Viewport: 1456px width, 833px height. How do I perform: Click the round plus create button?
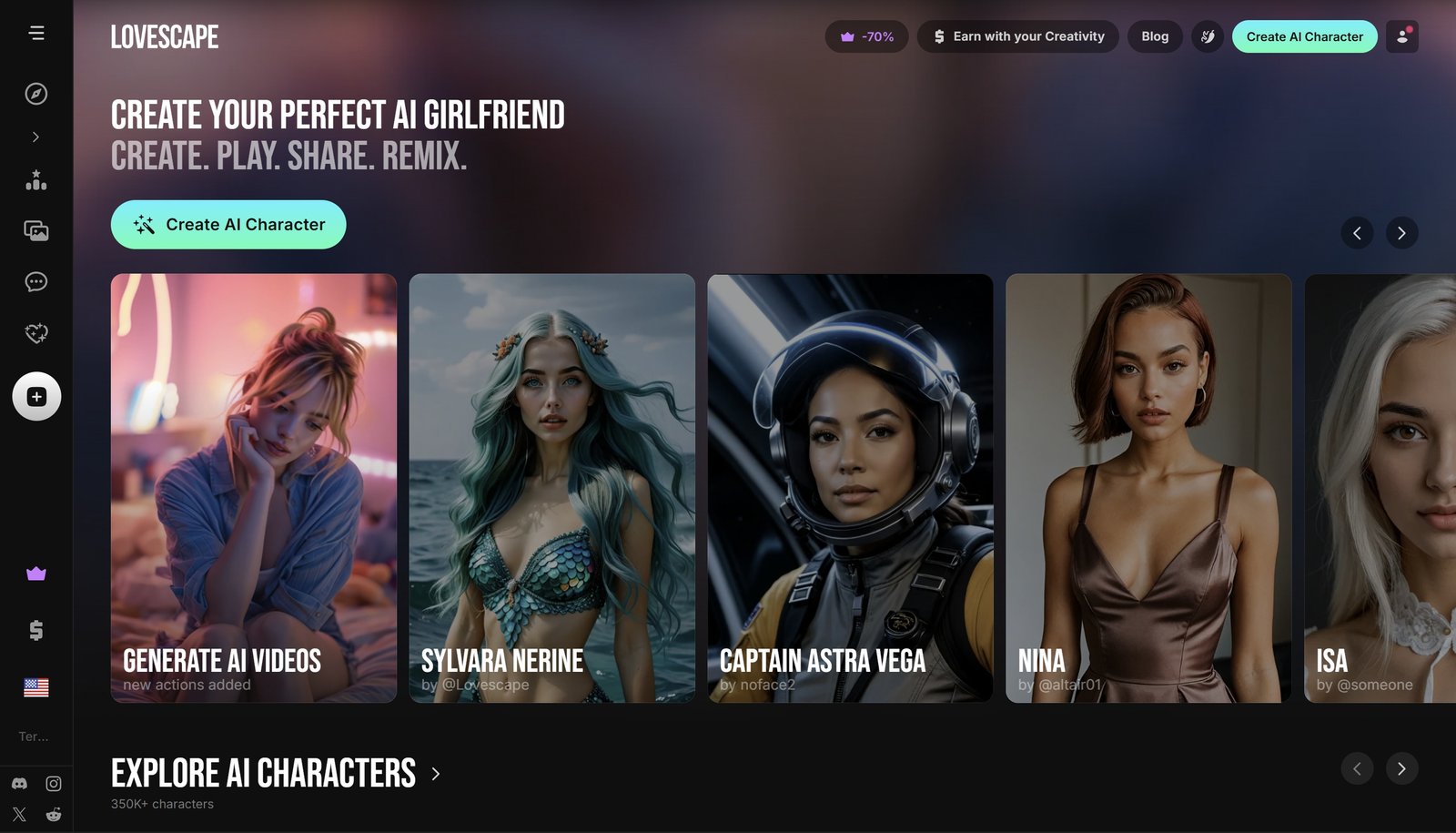click(35, 396)
